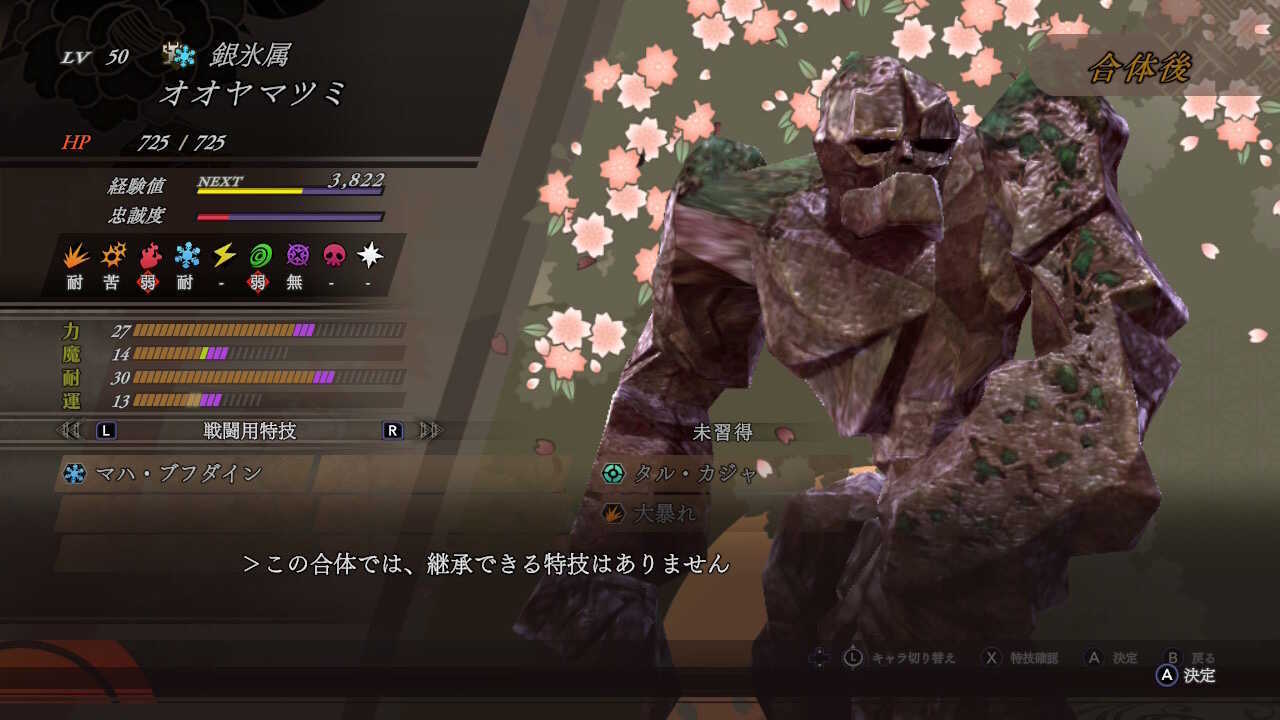Click the green force spiral affinity icon
Screen dimensions: 1280x720
coord(260,257)
